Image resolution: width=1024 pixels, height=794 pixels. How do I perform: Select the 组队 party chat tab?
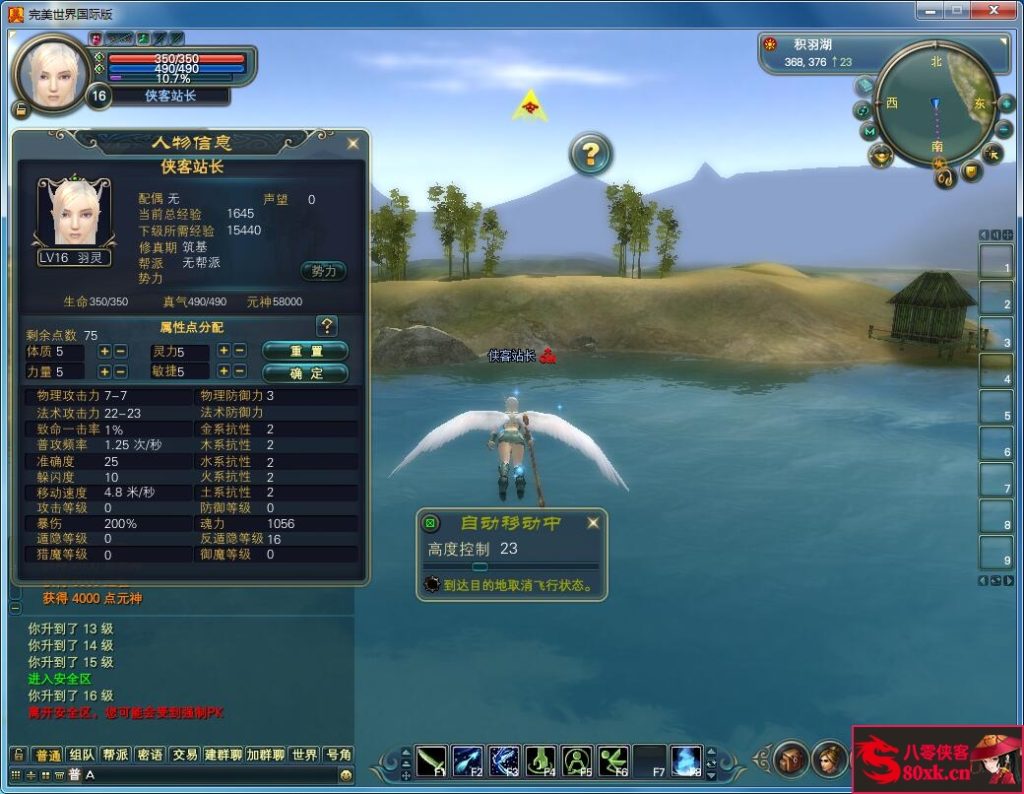[x=82, y=755]
